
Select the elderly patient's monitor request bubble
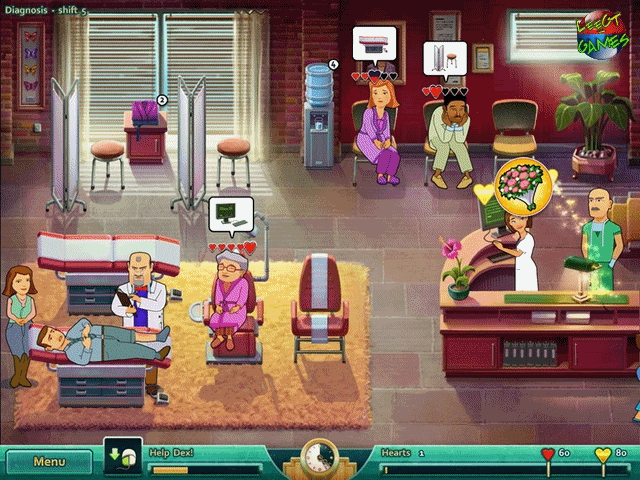pos(231,216)
